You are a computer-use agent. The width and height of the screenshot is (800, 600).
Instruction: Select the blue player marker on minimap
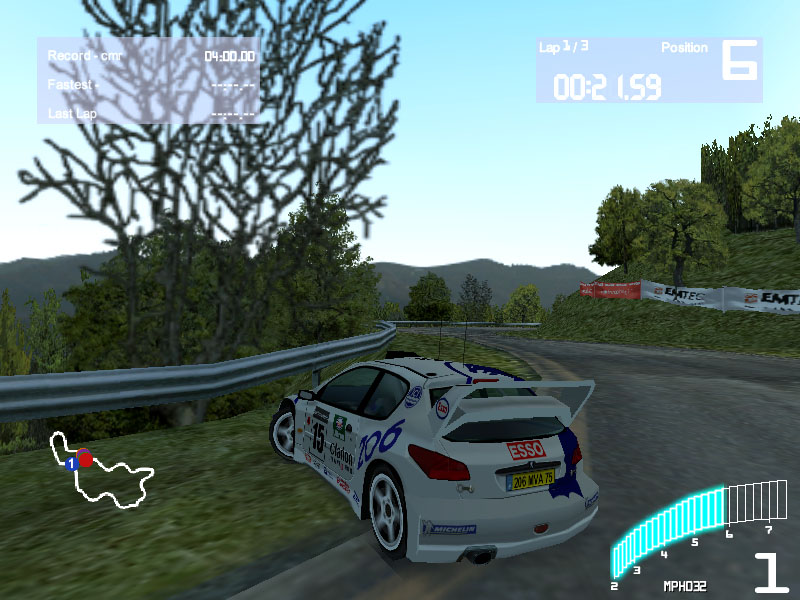tap(71, 464)
